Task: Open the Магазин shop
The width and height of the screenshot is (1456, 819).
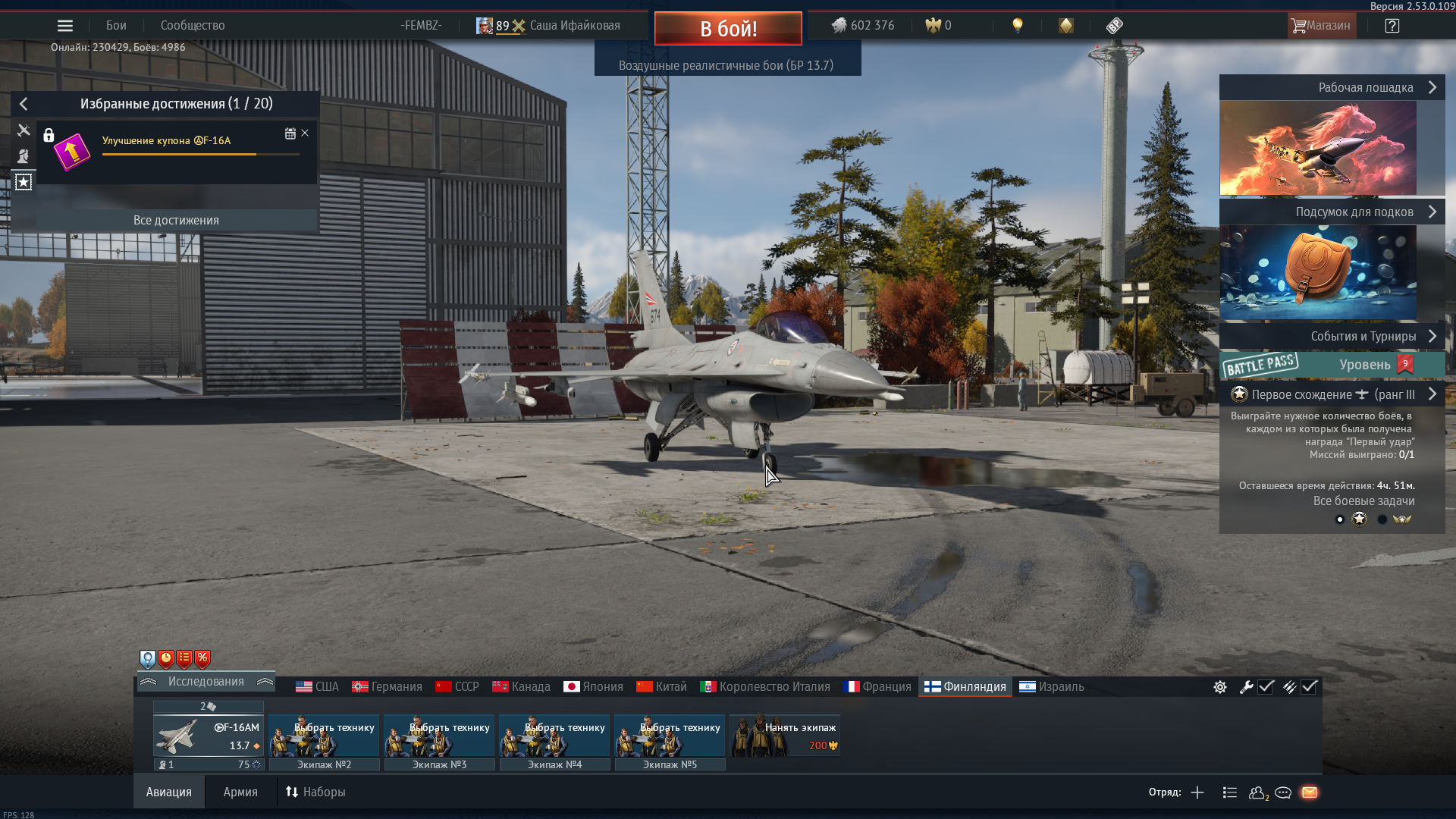Action: pyautogui.click(x=1321, y=26)
